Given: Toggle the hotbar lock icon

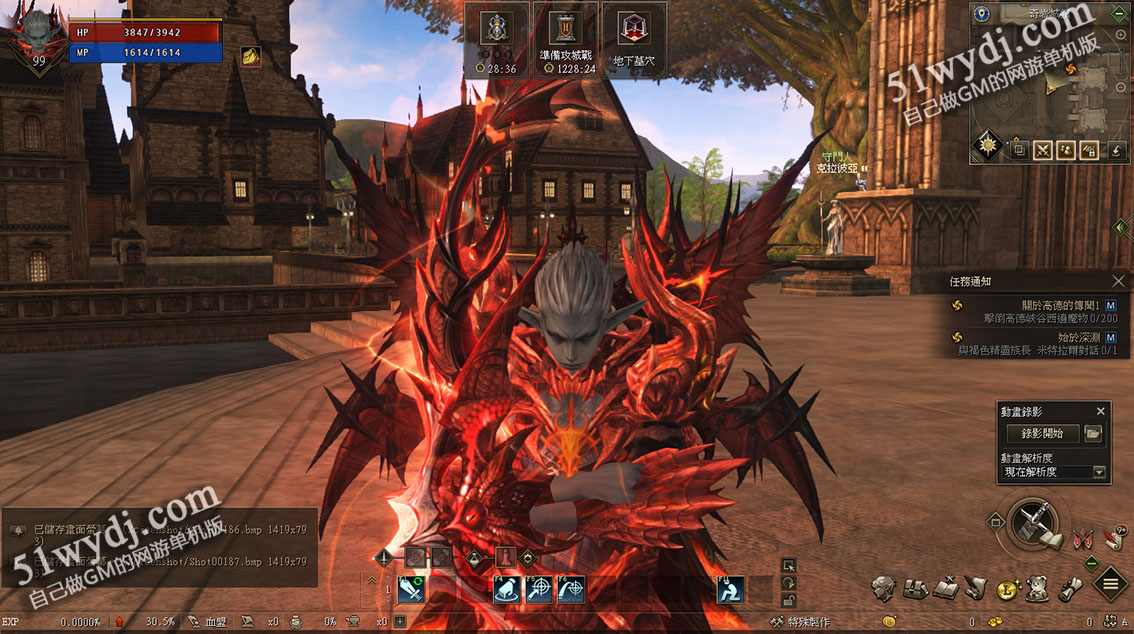Looking at the screenshot, I should 789,600.
